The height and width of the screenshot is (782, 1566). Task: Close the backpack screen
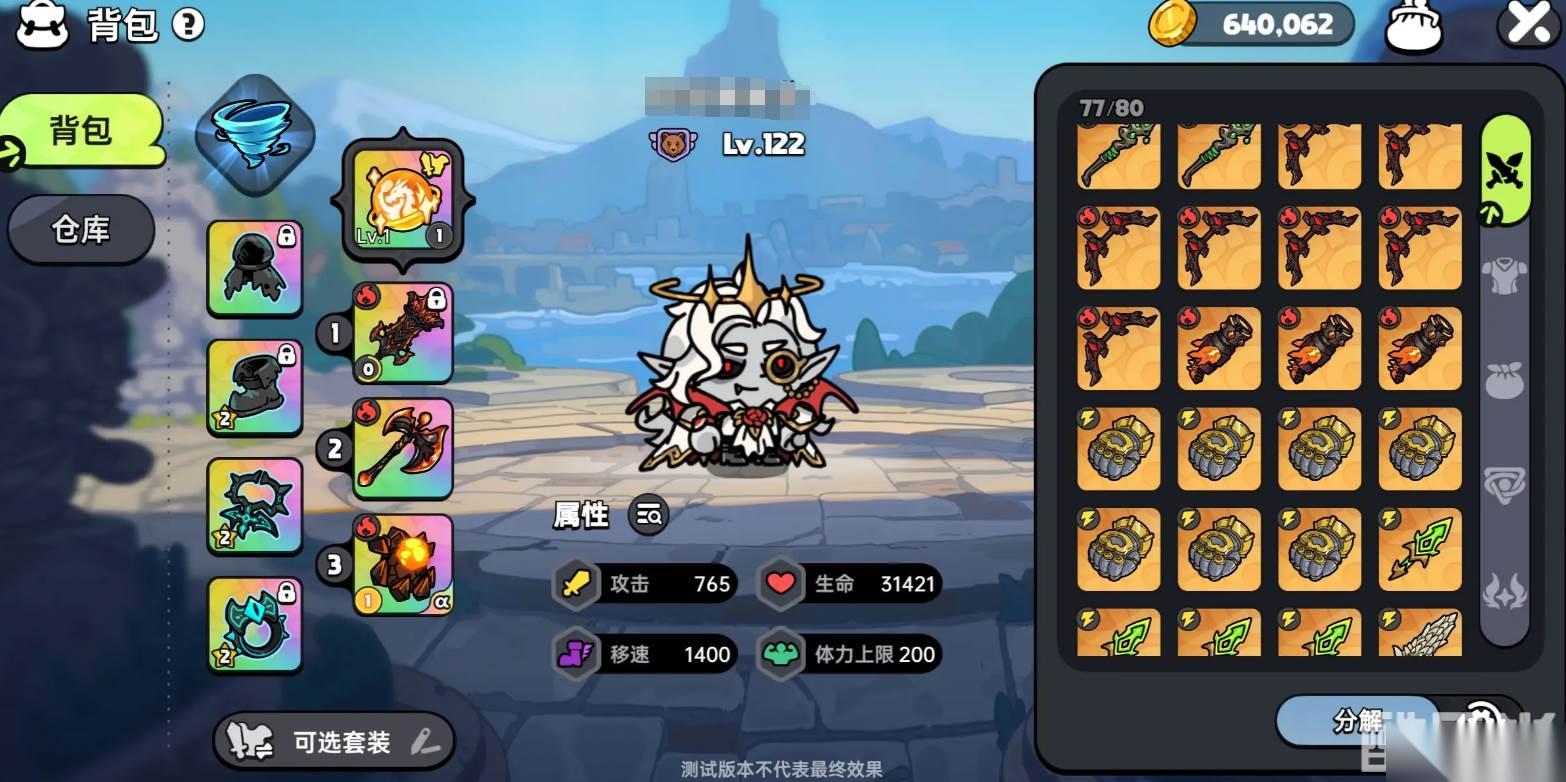[x=1528, y=24]
